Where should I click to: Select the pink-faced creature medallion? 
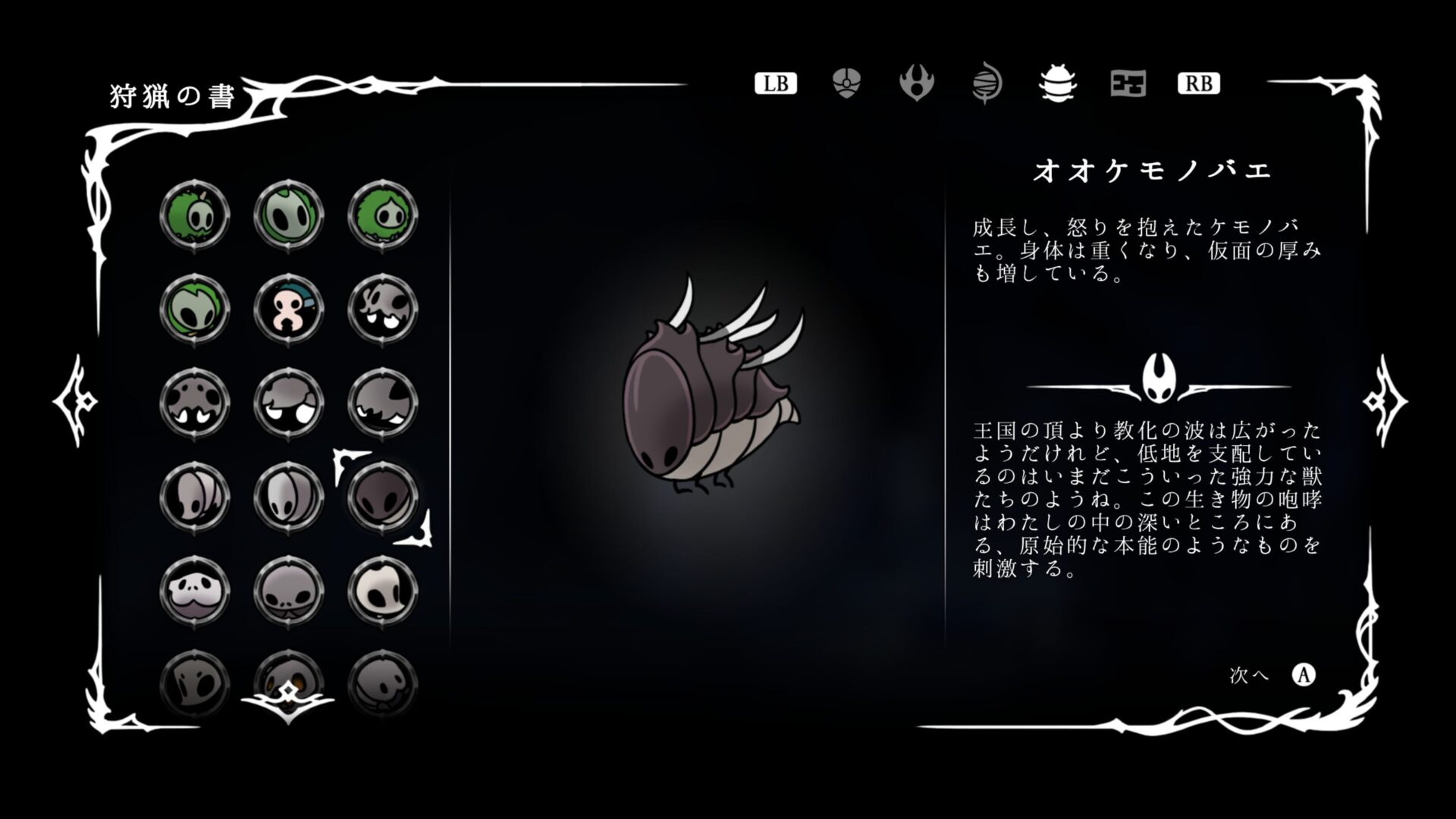coord(289,309)
